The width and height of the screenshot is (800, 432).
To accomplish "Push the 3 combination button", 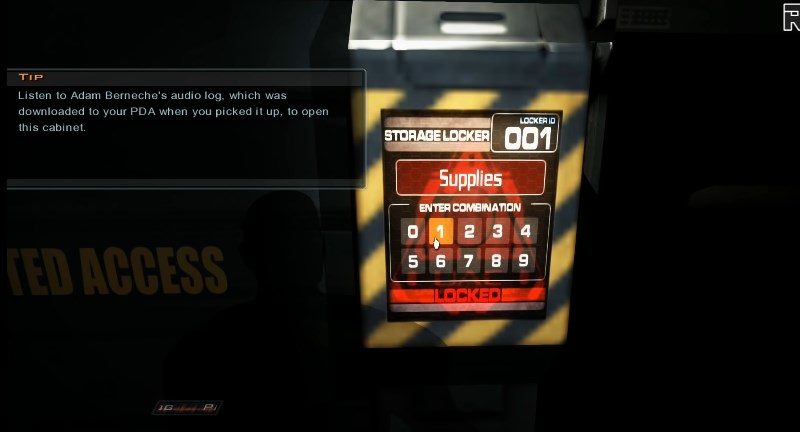I will [497, 232].
